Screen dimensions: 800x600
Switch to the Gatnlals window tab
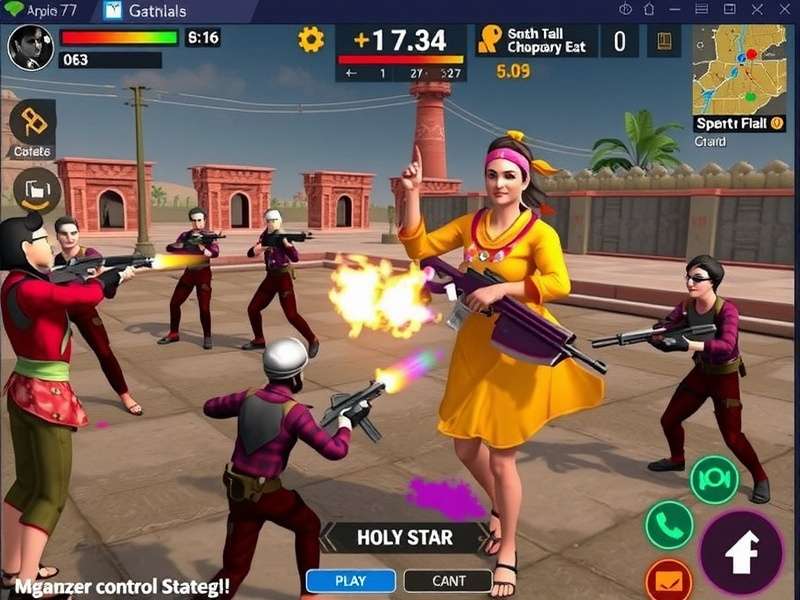[x=151, y=11]
